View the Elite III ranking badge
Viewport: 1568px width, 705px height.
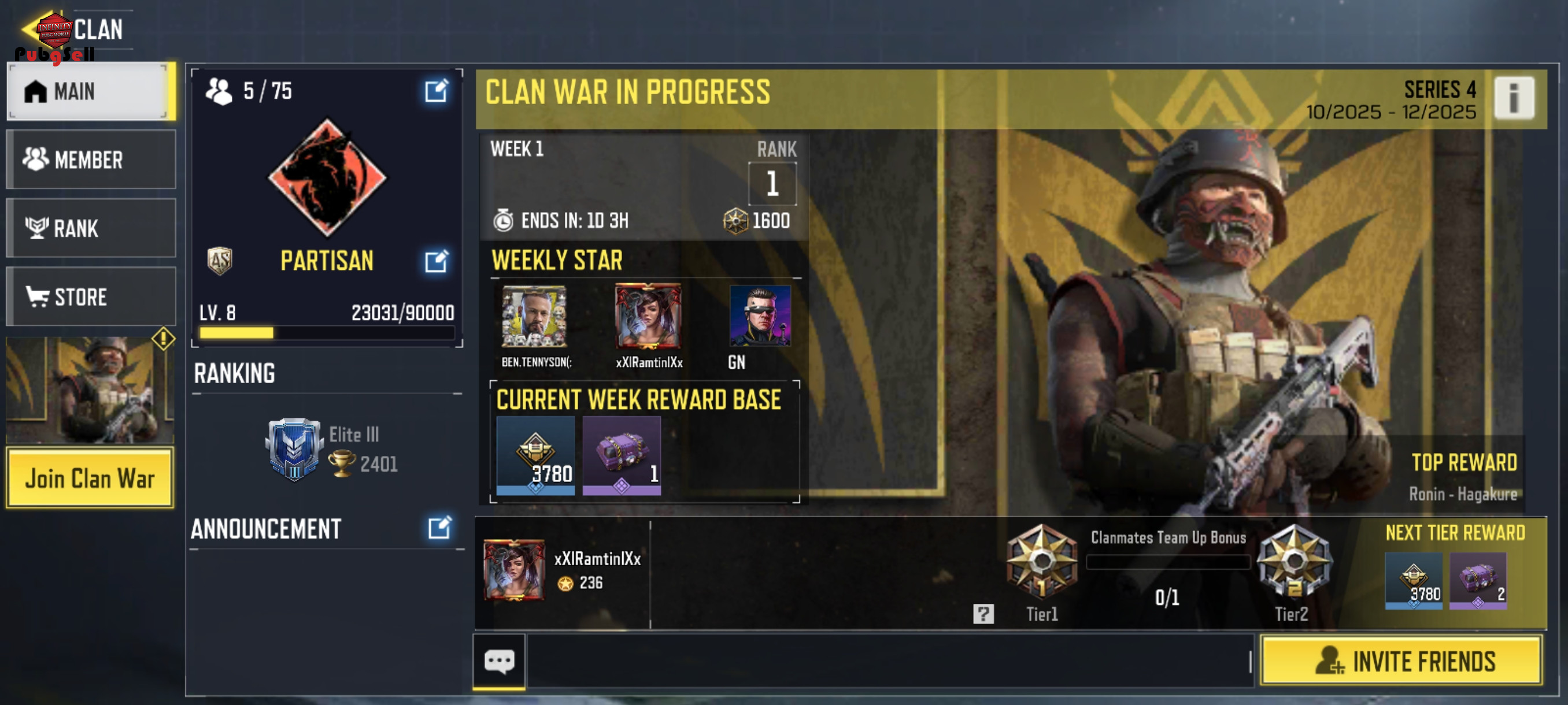tap(294, 449)
